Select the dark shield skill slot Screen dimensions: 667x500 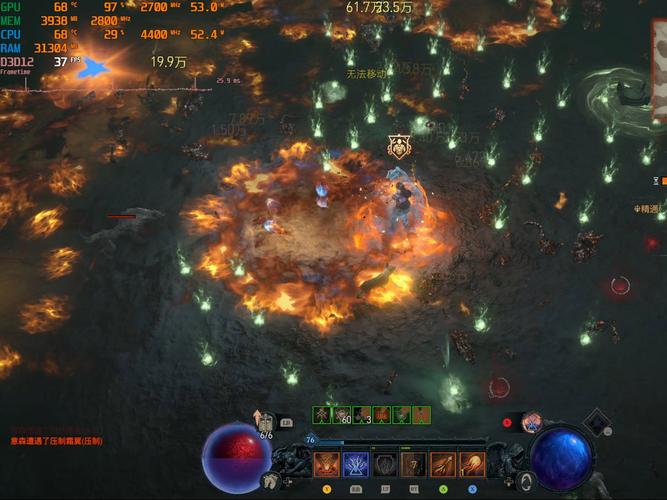pos(385,465)
